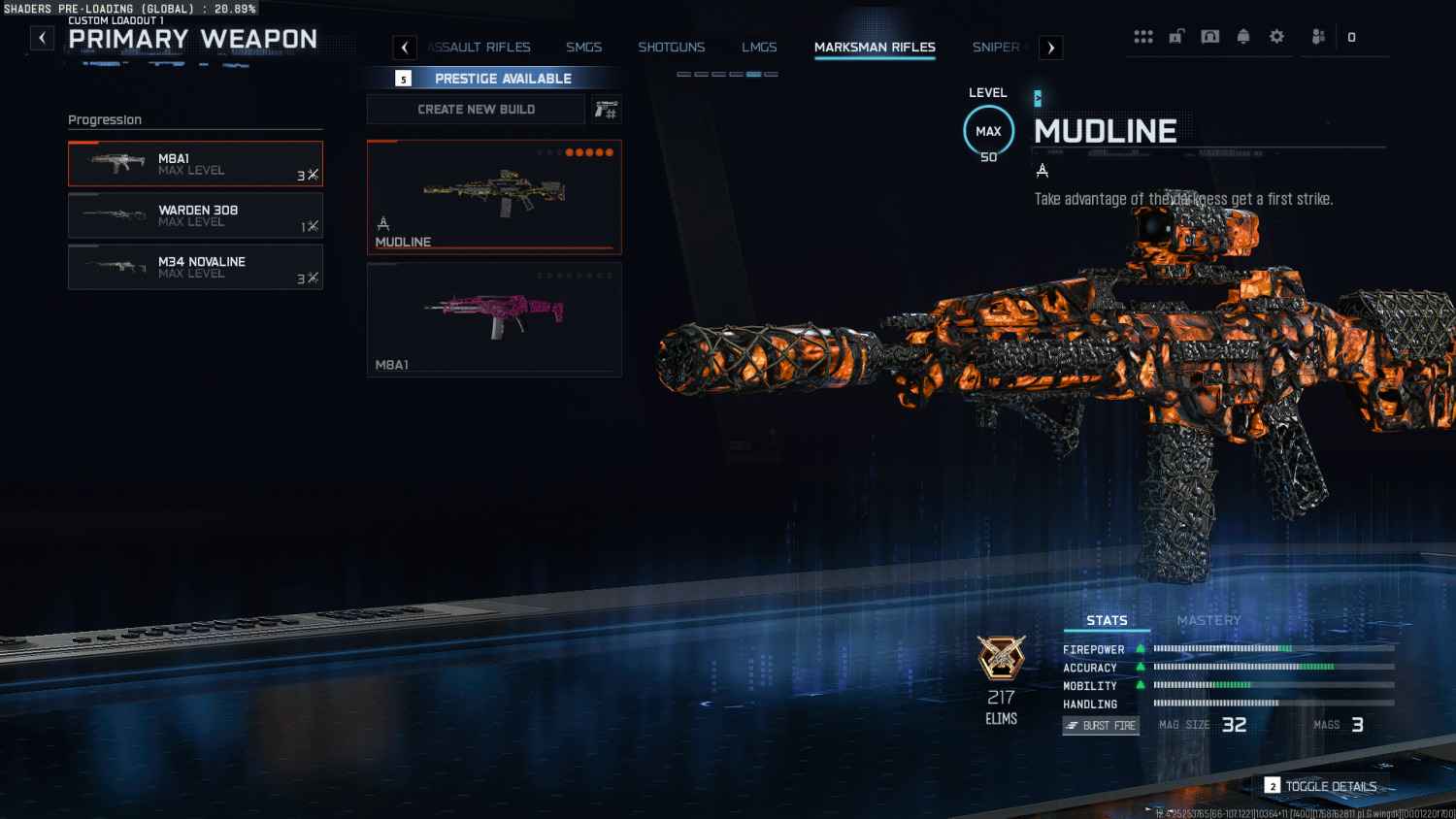Open the SMGs weapon category

coord(583,47)
